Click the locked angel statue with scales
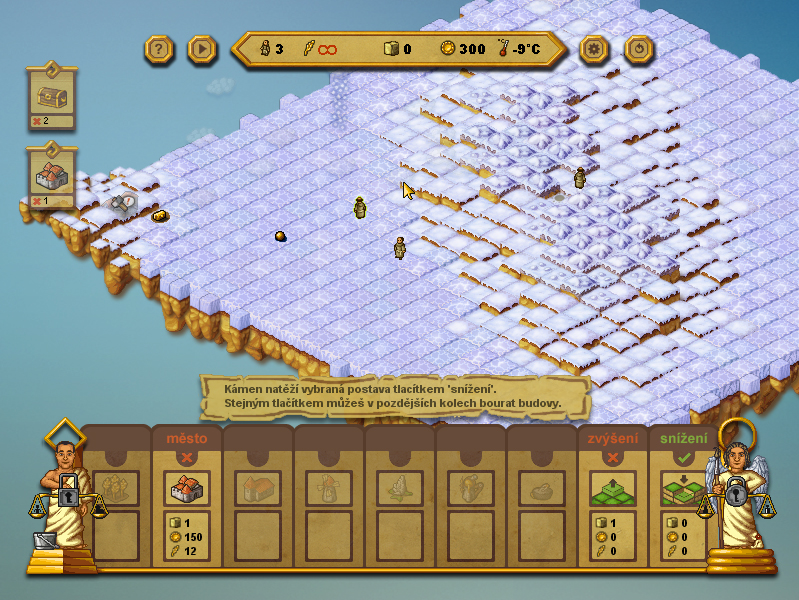Viewport: 799px width, 600px height. (737, 495)
